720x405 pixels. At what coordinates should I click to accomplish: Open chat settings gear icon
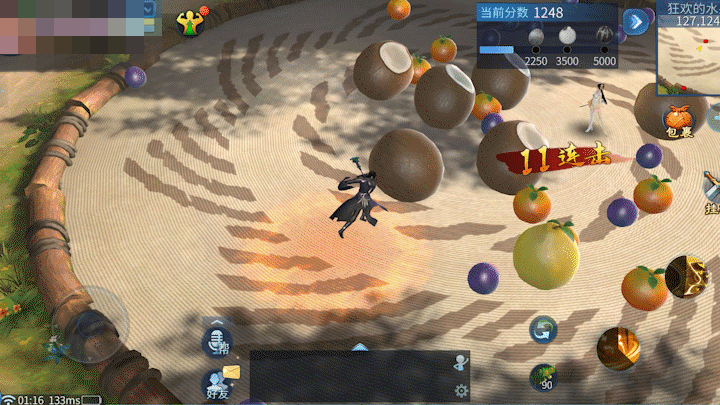[x=461, y=390]
